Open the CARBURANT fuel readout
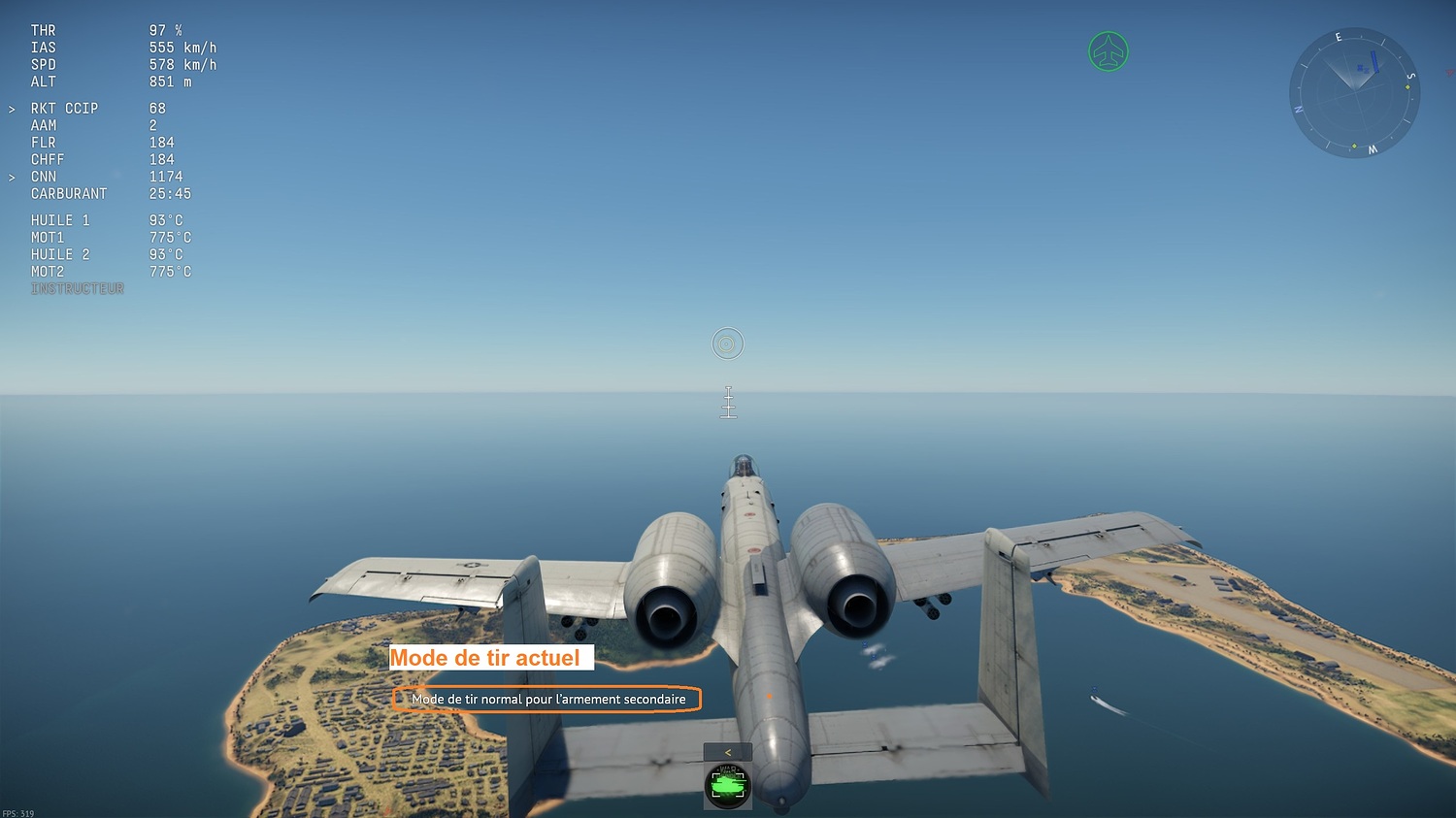 69,193
